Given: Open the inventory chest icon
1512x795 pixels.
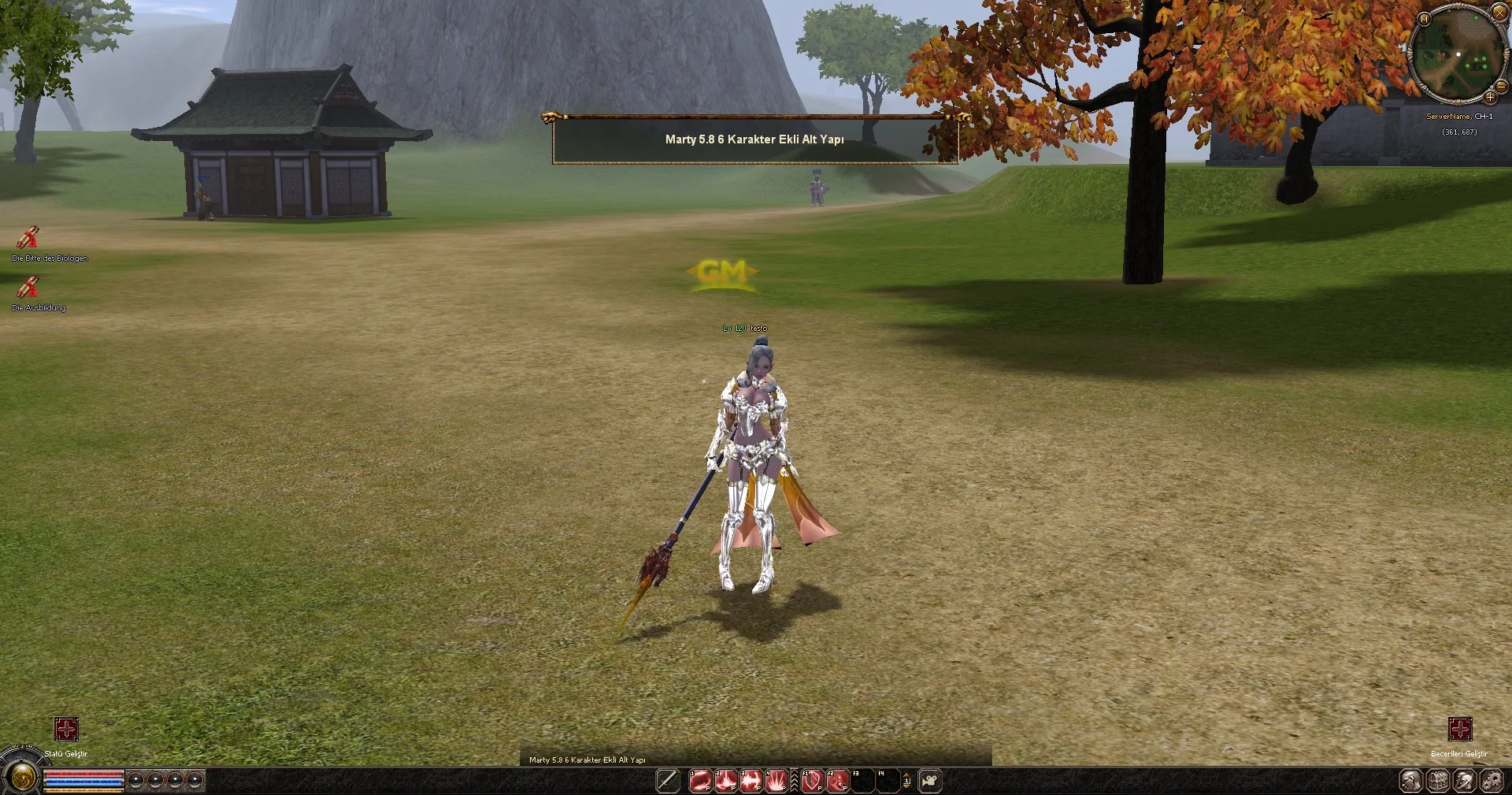Looking at the screenshot, I should pyautogui.click(x=1438, y=780).
